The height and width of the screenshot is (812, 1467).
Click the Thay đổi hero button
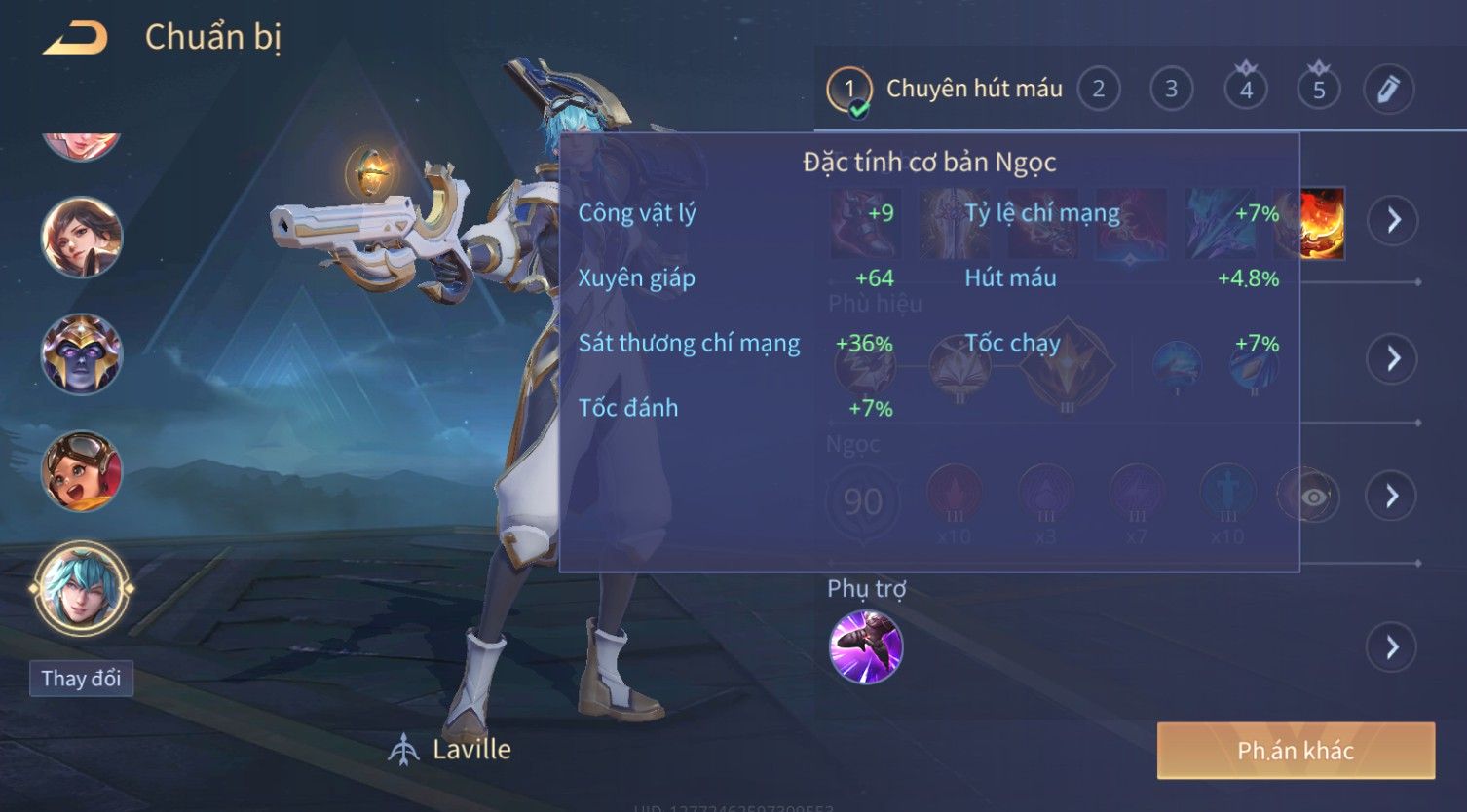click(81, 679)
